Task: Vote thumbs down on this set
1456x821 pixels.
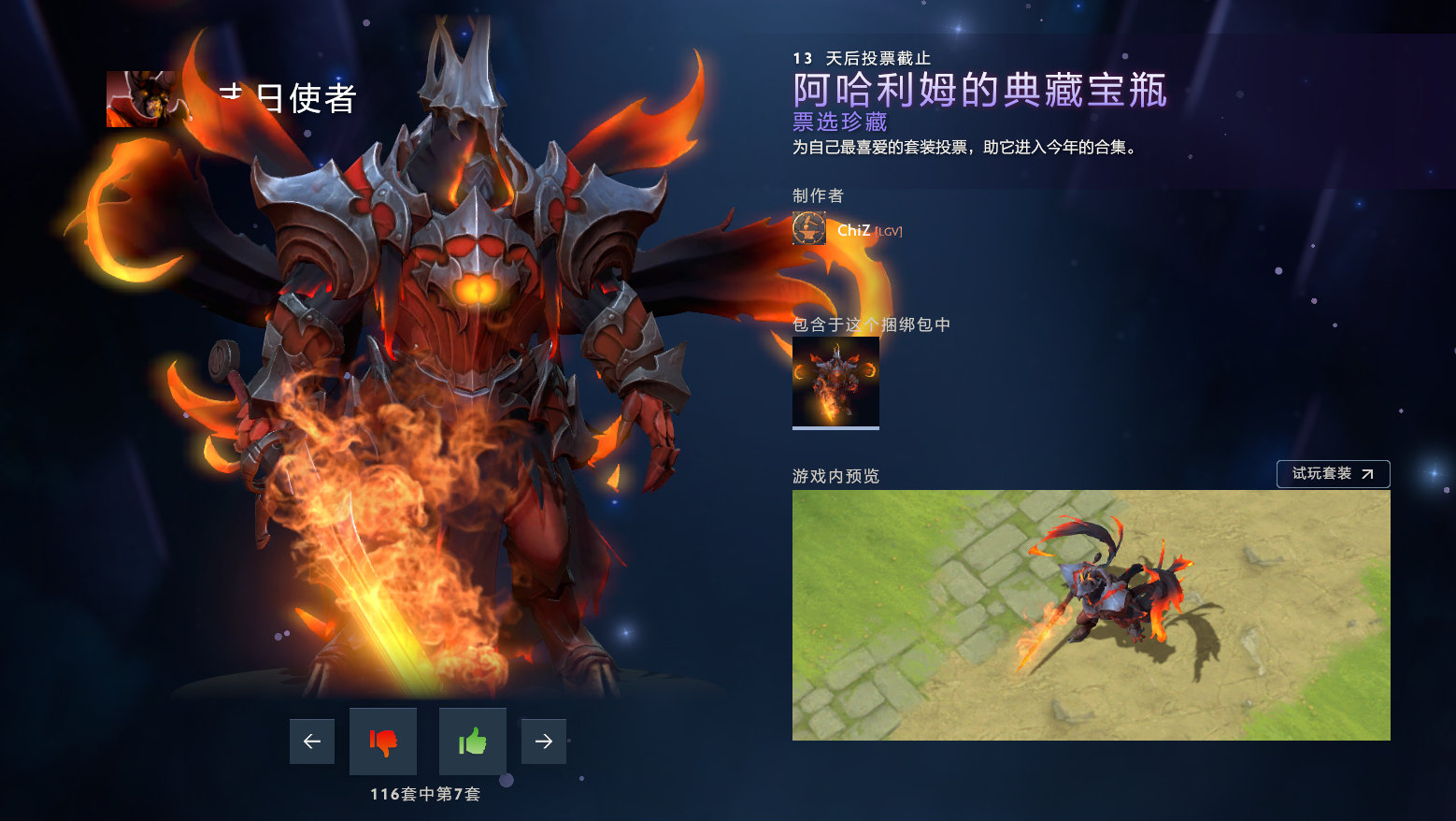Action: pos(382,741)
